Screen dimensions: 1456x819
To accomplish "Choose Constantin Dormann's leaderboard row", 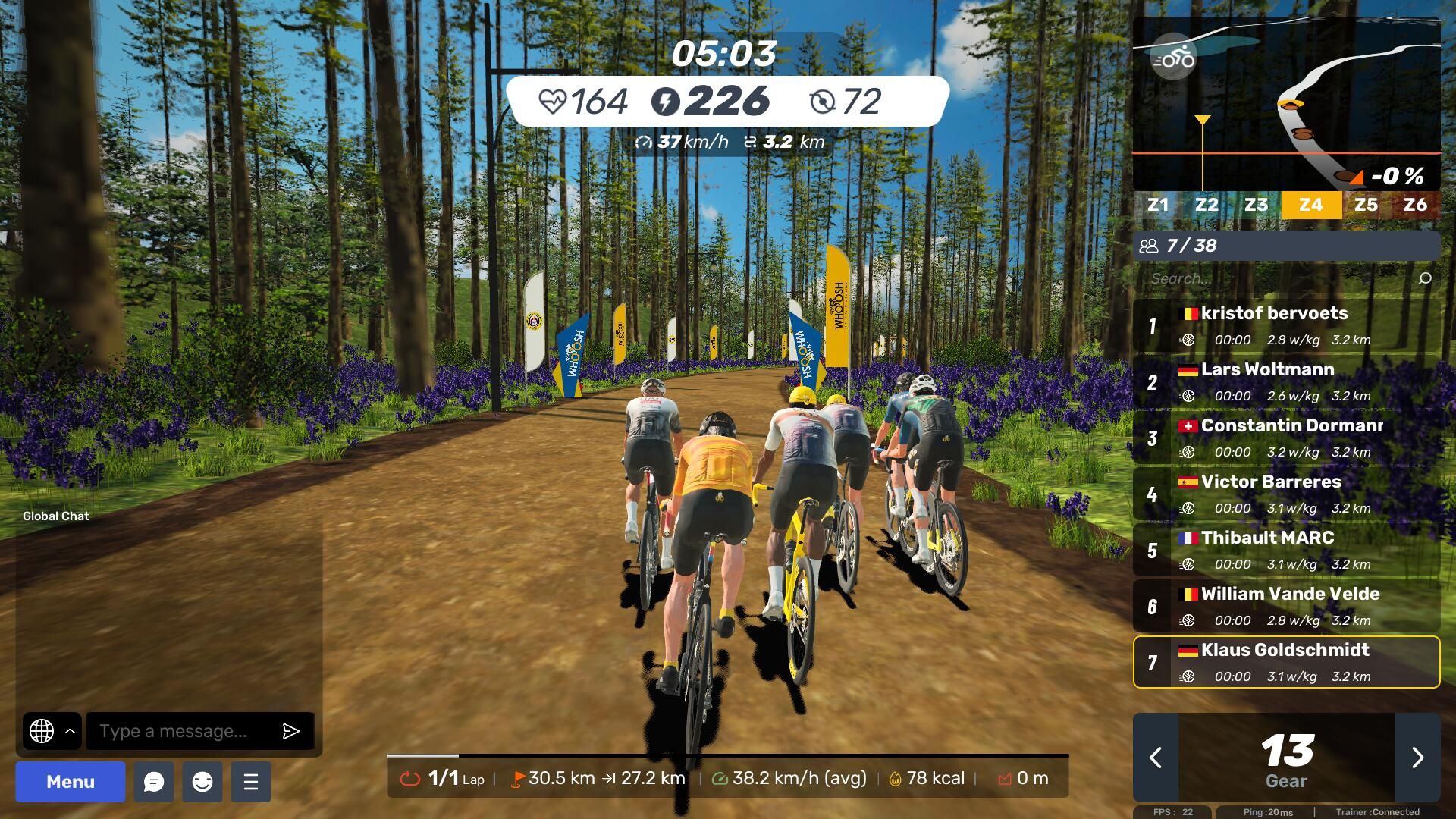I will point(1286,438).
